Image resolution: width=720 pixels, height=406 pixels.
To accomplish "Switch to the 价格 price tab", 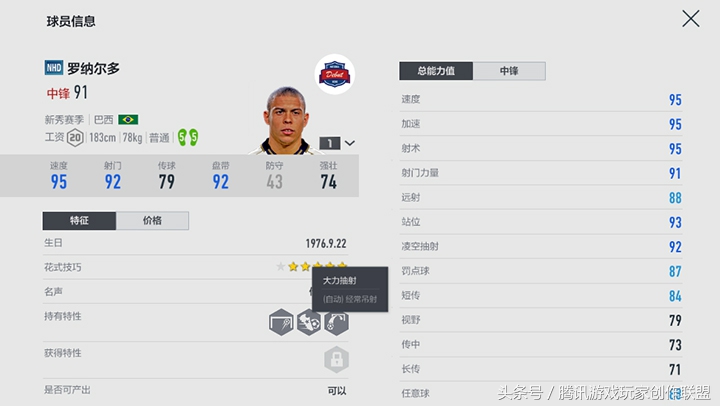I will (152, 221).
